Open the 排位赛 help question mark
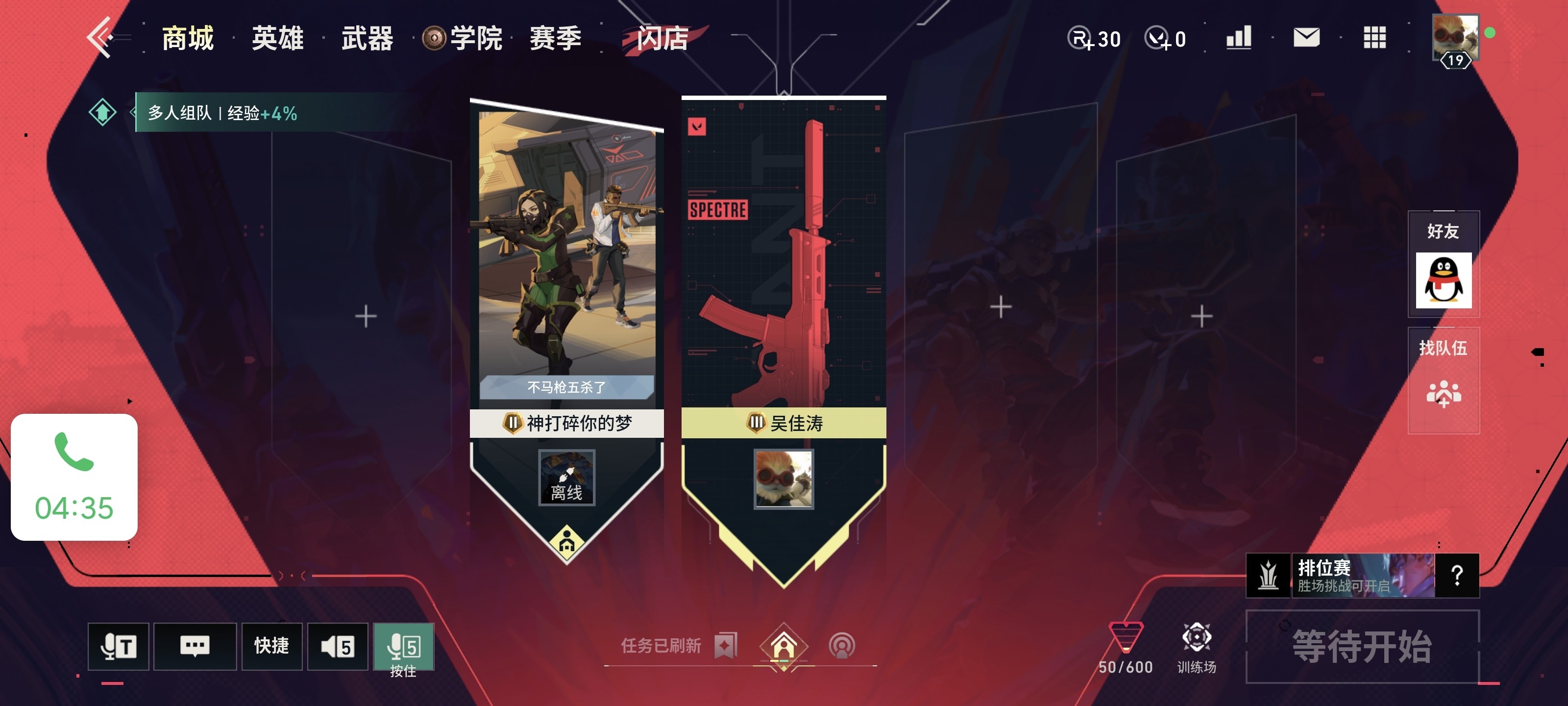This screenshot has height=706, width=1568. tap(1458, 575)
